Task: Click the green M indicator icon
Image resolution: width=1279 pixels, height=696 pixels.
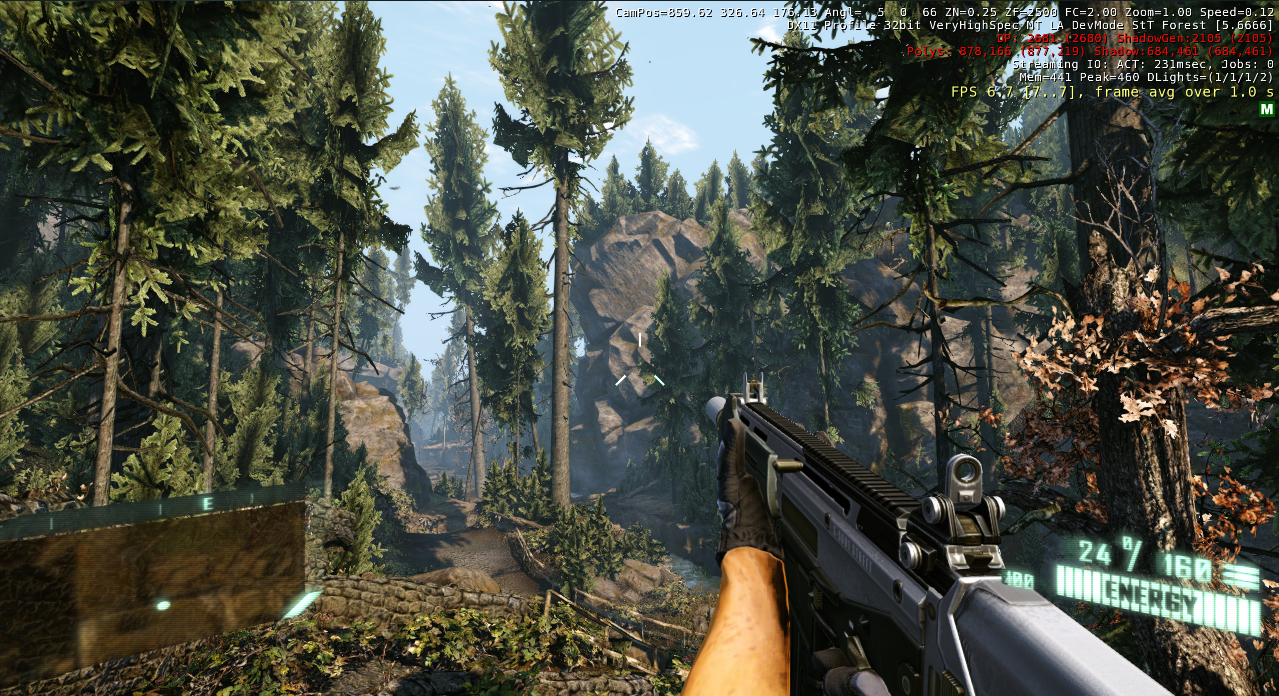Action: point(1266,109)
